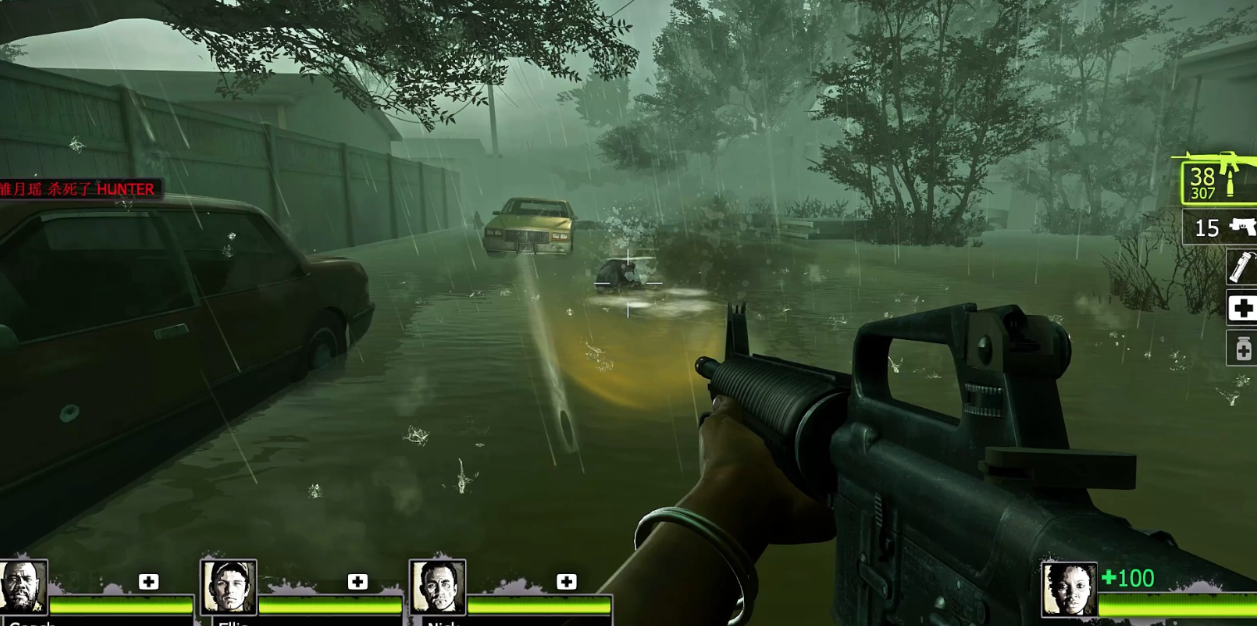1257x626 pixels.
Task: Switch to the pistol slot
Action: (x=1222, y=227)
